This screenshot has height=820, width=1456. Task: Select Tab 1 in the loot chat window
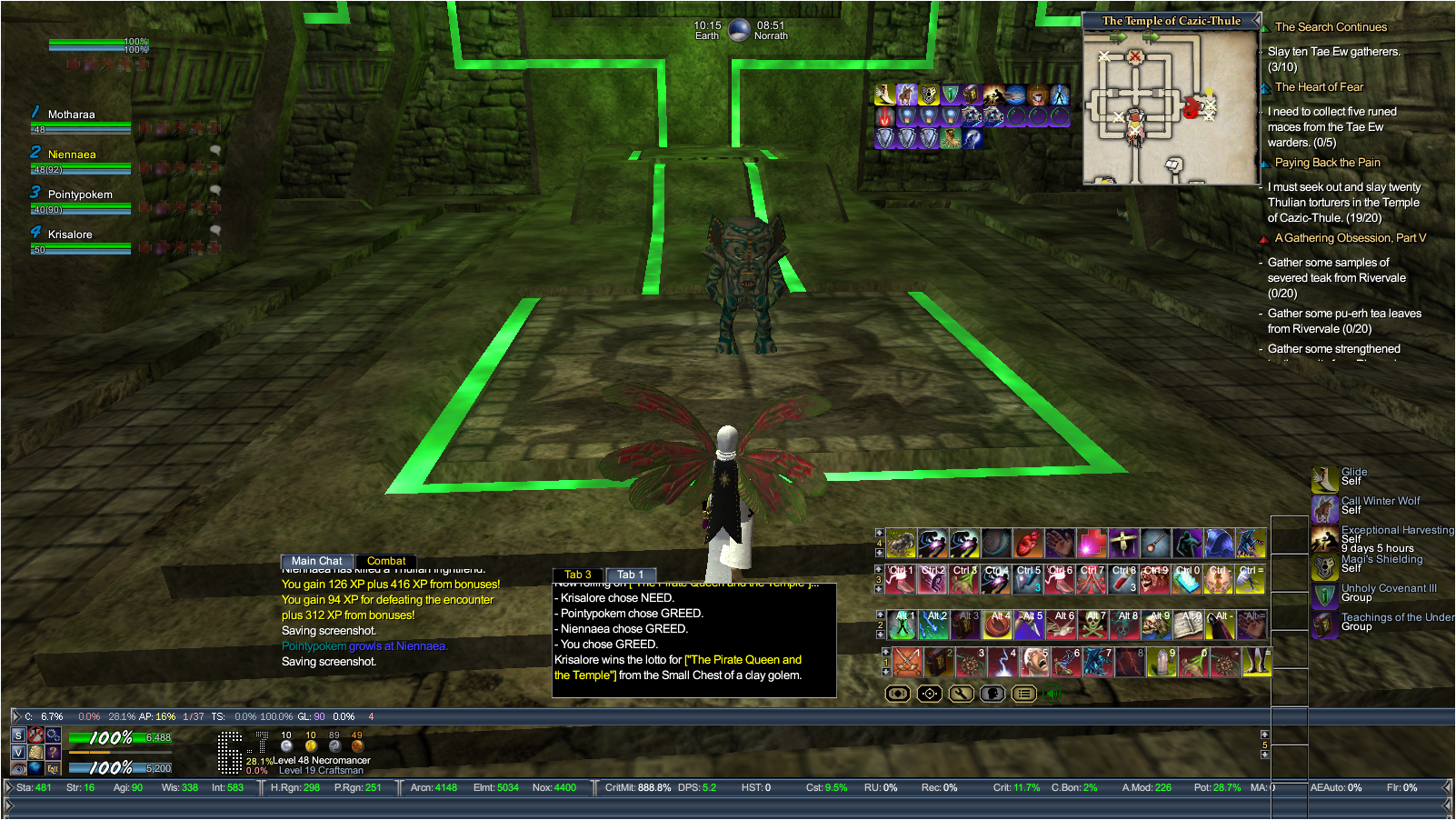pos(630,575)
